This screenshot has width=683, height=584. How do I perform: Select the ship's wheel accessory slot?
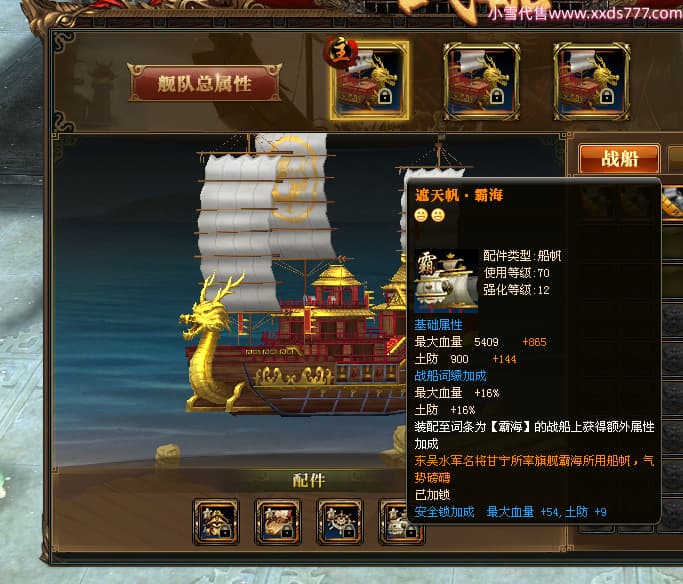(x=340, y=521)
